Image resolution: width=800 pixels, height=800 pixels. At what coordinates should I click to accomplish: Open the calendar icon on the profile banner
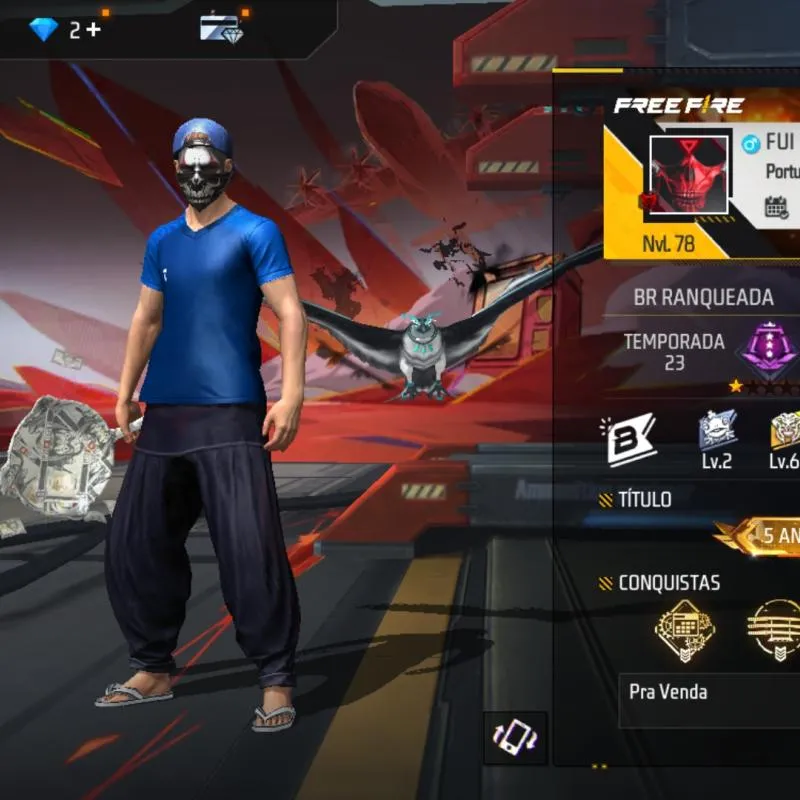pos(777,207)
